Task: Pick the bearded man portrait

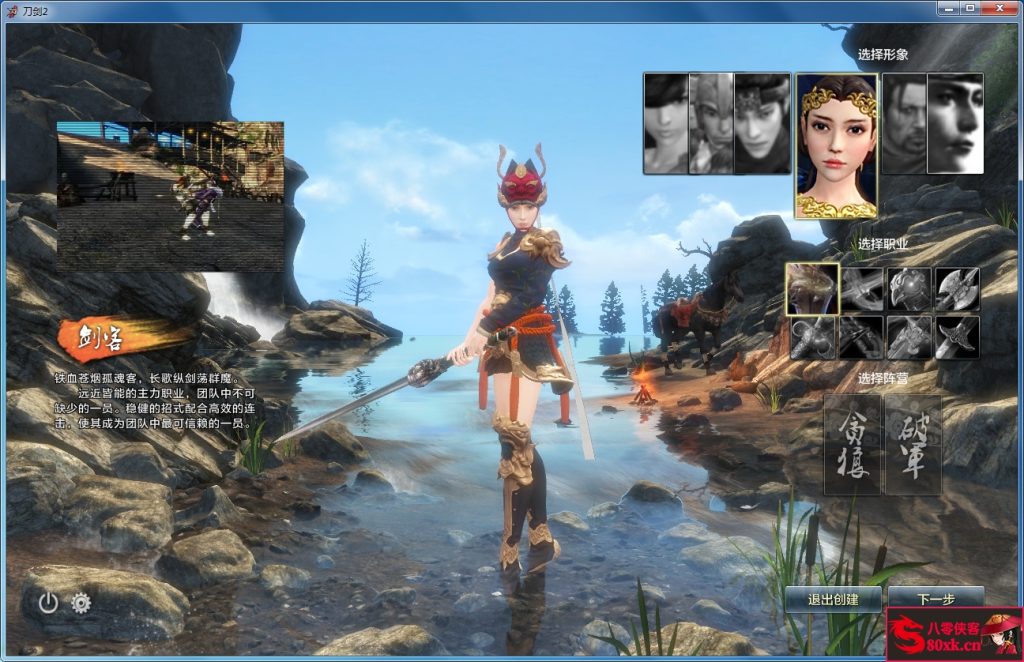Action: coord(905,122)
